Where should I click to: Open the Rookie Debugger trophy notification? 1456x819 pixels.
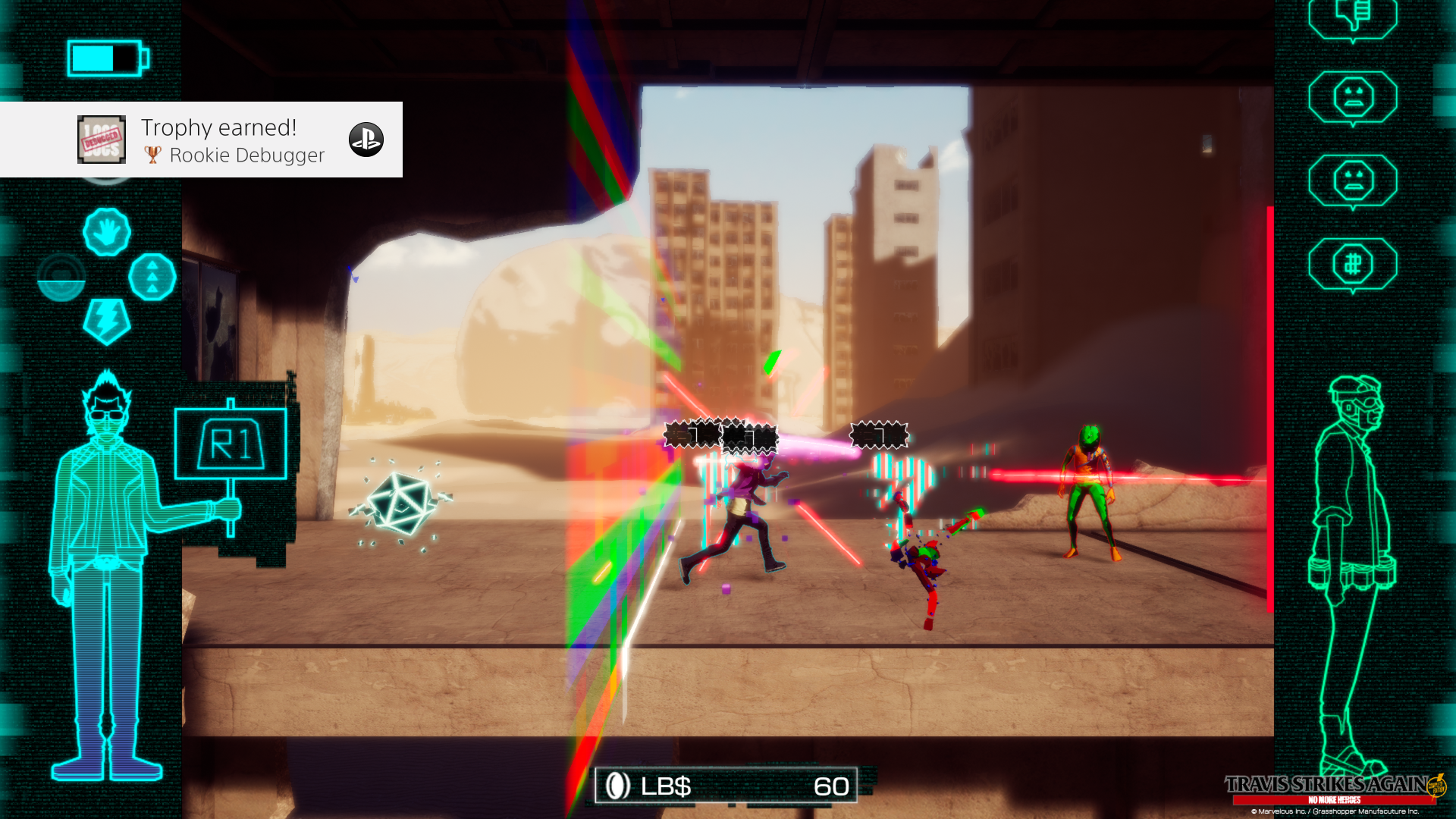tap(202, 140)
